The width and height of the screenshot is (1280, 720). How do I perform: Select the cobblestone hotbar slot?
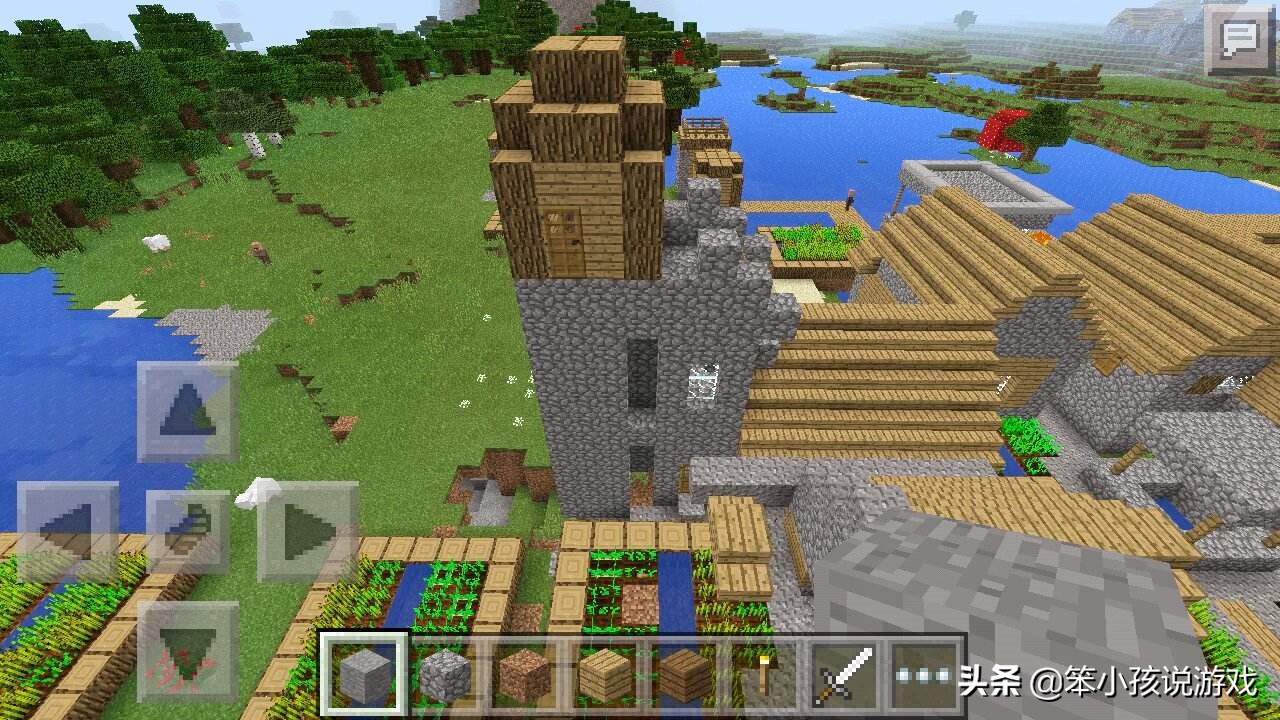tap(444, 675)
